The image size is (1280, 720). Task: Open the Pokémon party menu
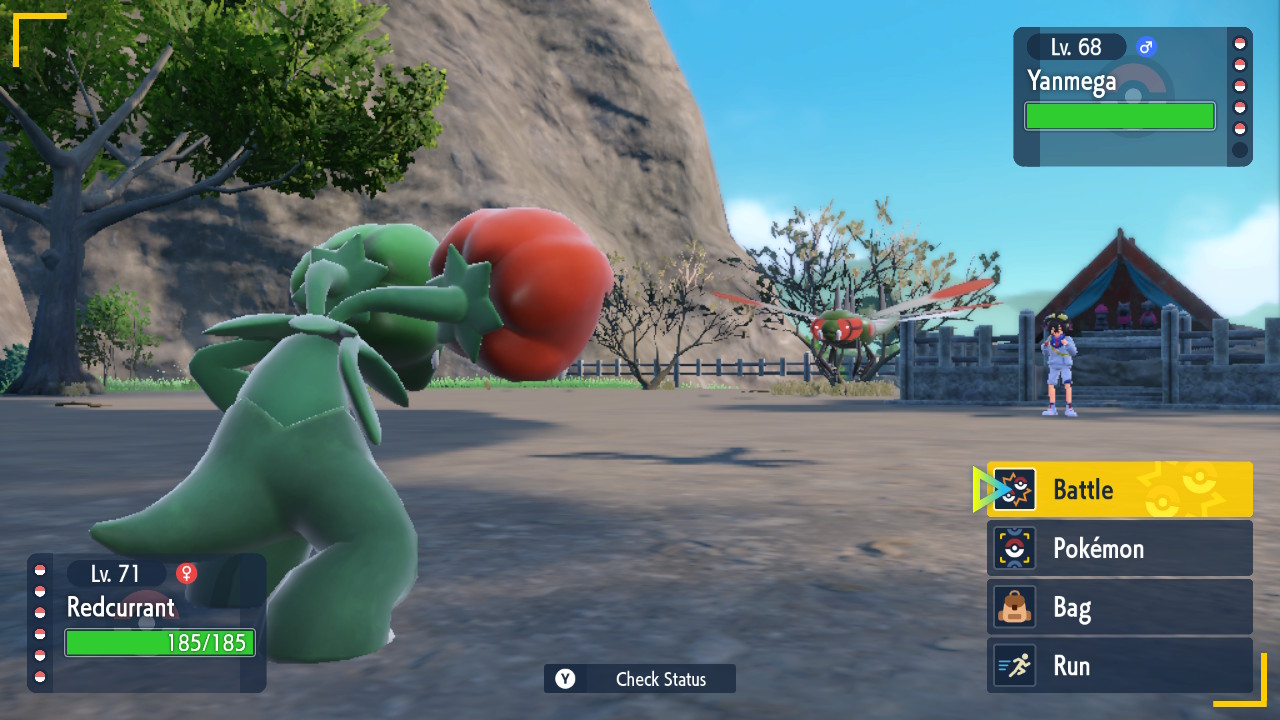[1119, 548]
